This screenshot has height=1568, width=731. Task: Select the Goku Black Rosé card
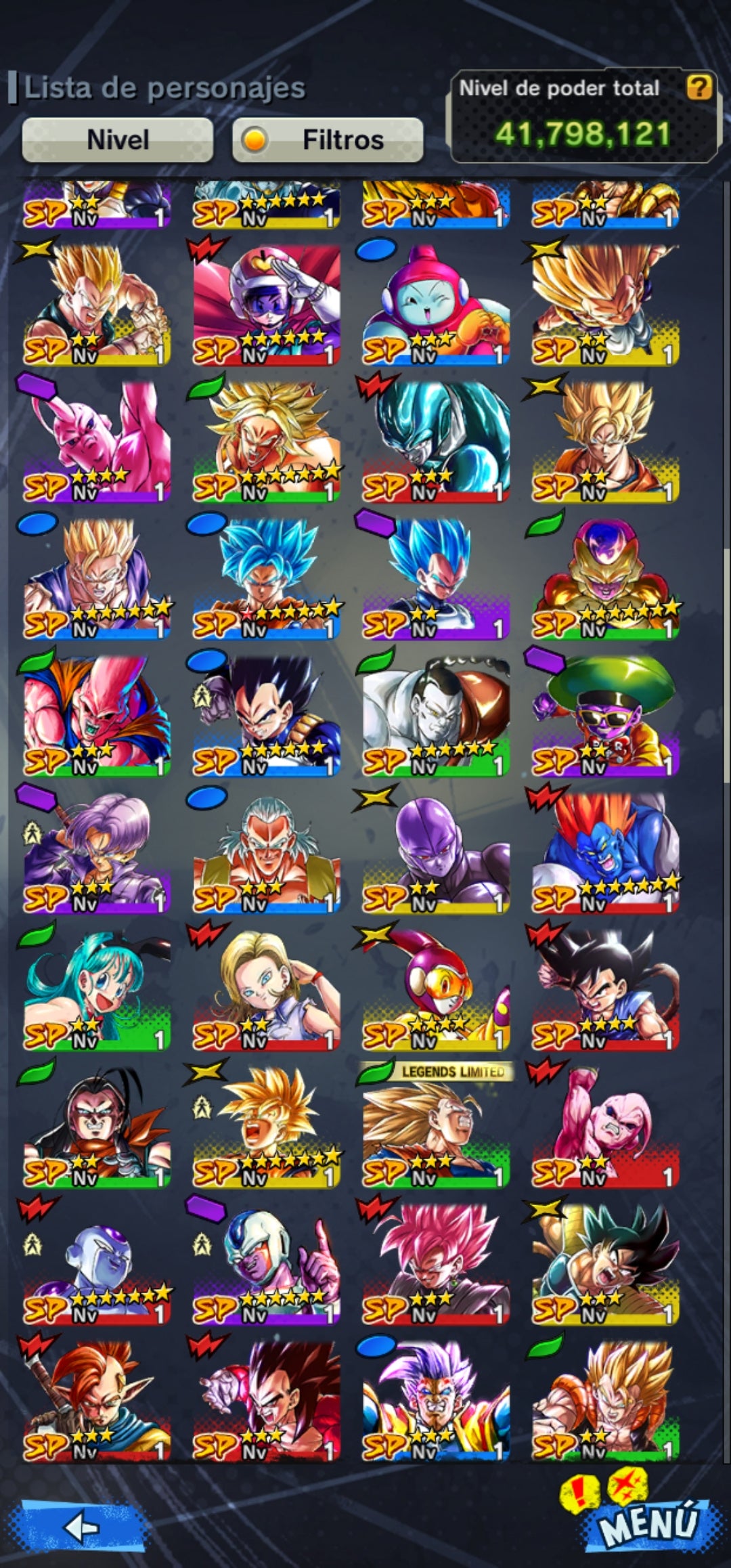pyautogui.click(x=435, y=1265)
